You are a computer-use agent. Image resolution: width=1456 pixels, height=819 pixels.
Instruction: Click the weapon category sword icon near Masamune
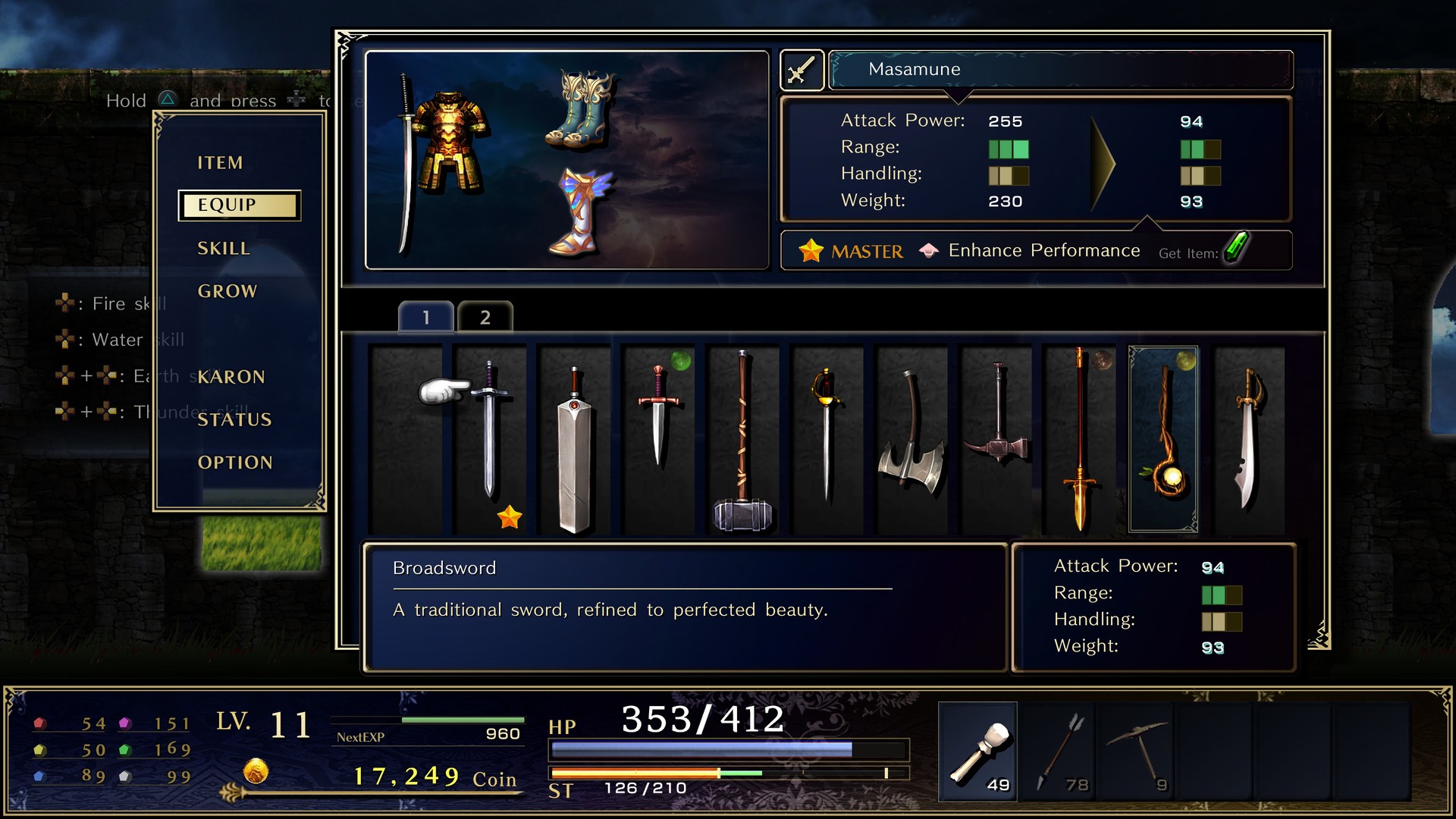[x=802, y=69]
